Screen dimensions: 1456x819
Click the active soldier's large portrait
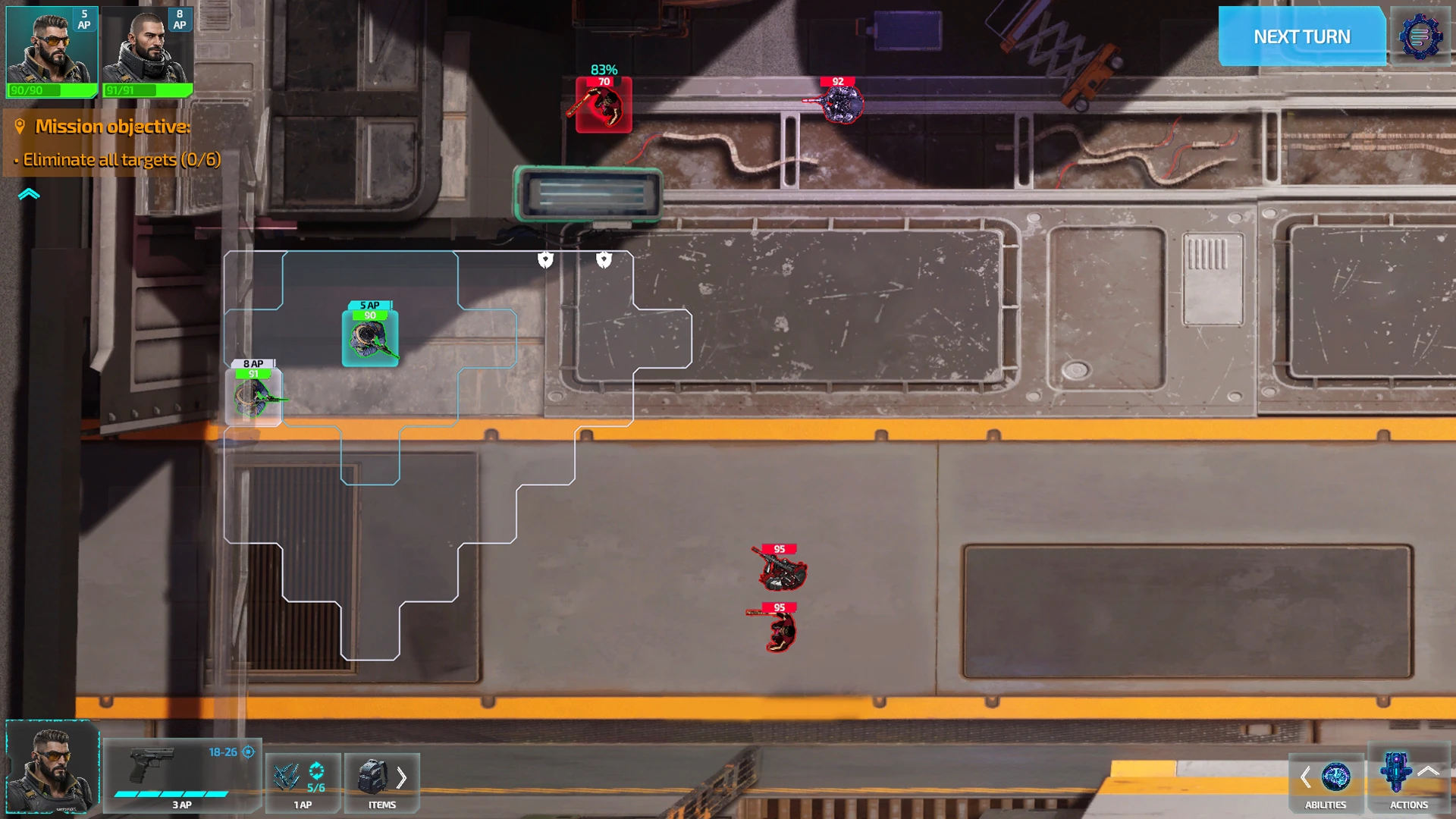click(52, 767)
